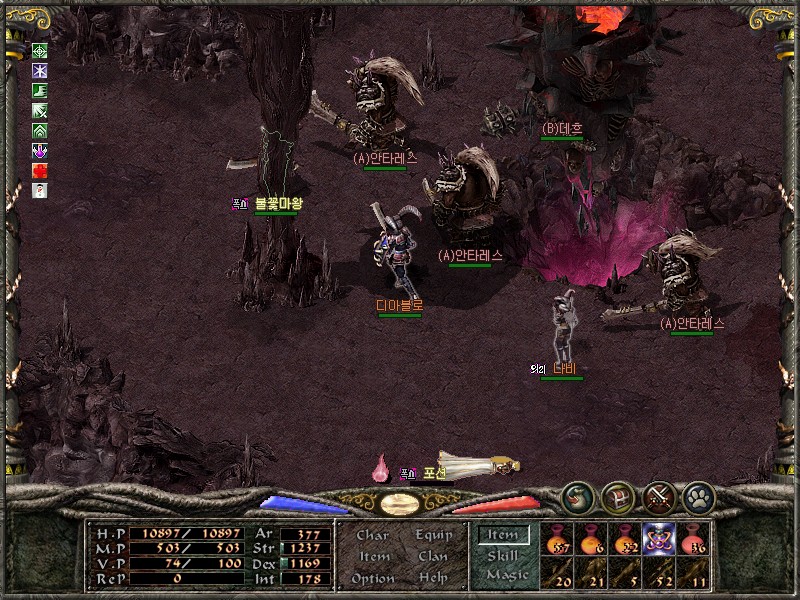800x600 pixels.
Task: Use the pink potion with count 36
Action: (x=693, y=539)
